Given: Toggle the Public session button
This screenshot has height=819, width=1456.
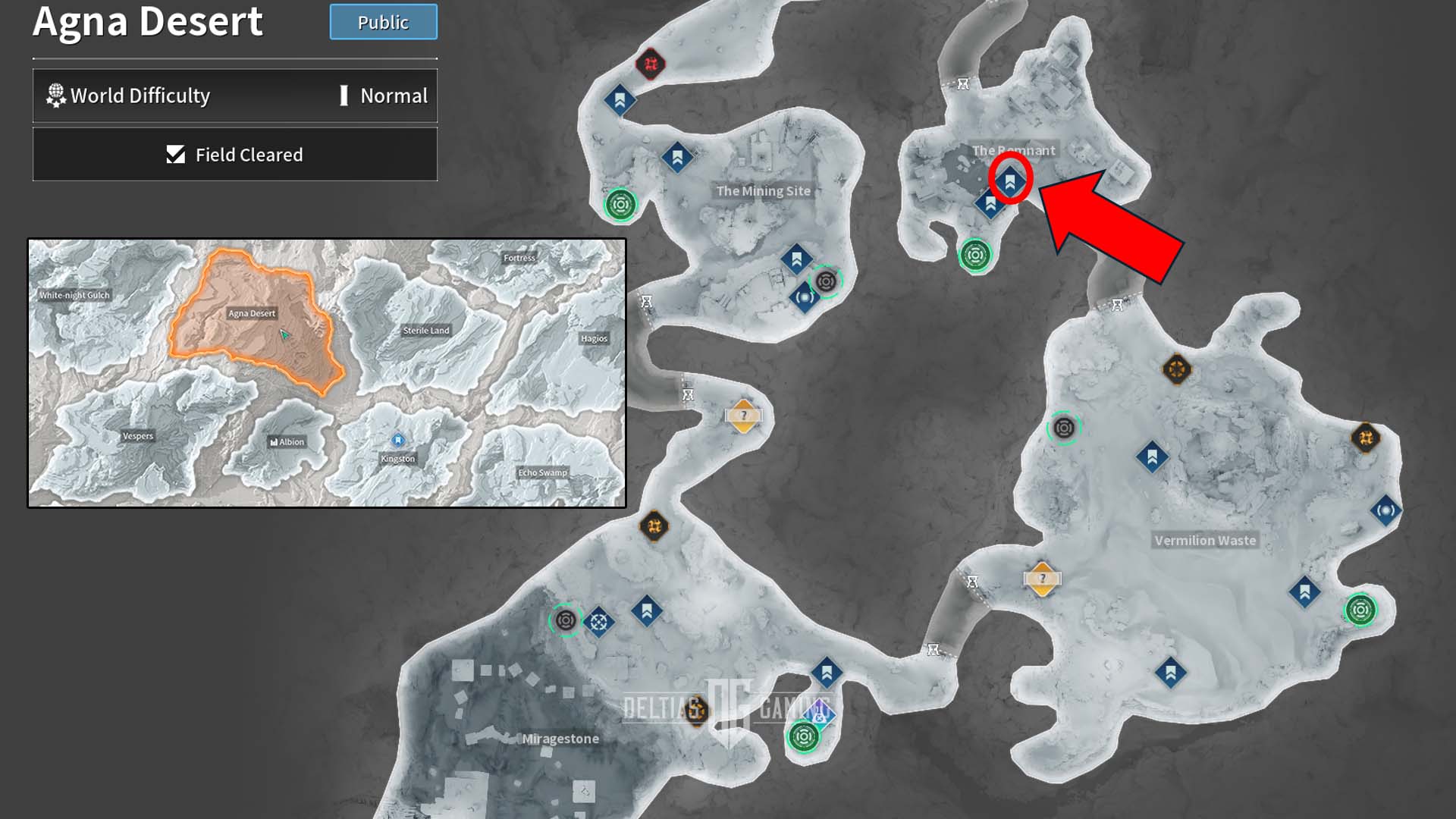Looking at the screenshot, I should click(383, 22).
